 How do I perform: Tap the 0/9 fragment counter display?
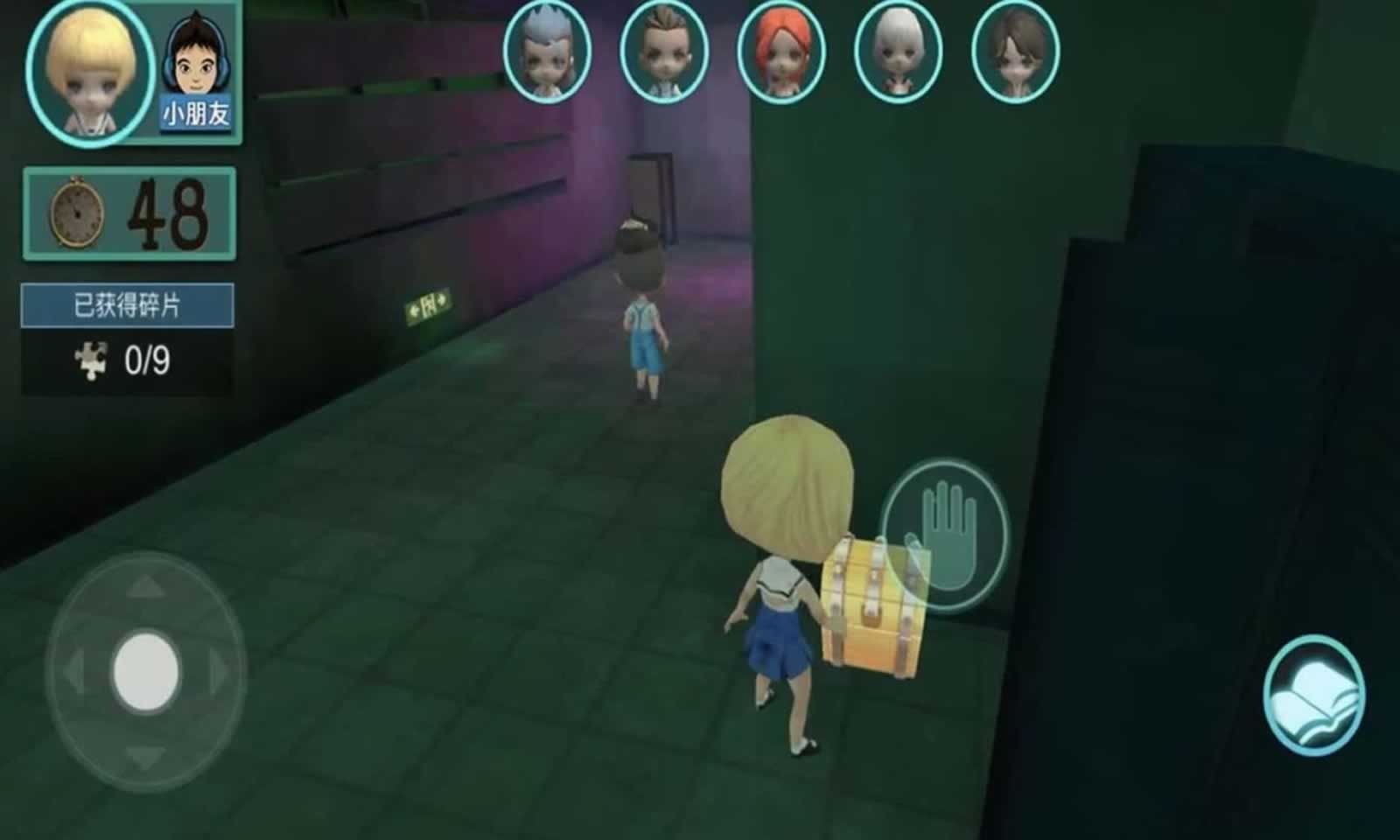click(x=147, y=354)
